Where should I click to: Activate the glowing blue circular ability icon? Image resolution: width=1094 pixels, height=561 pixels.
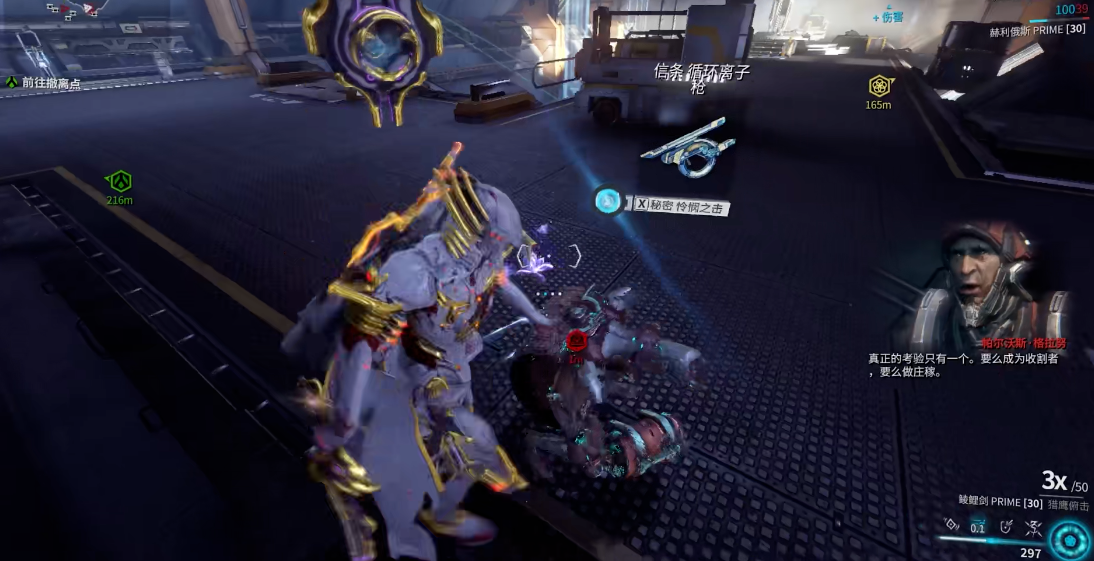(1070, 540)
